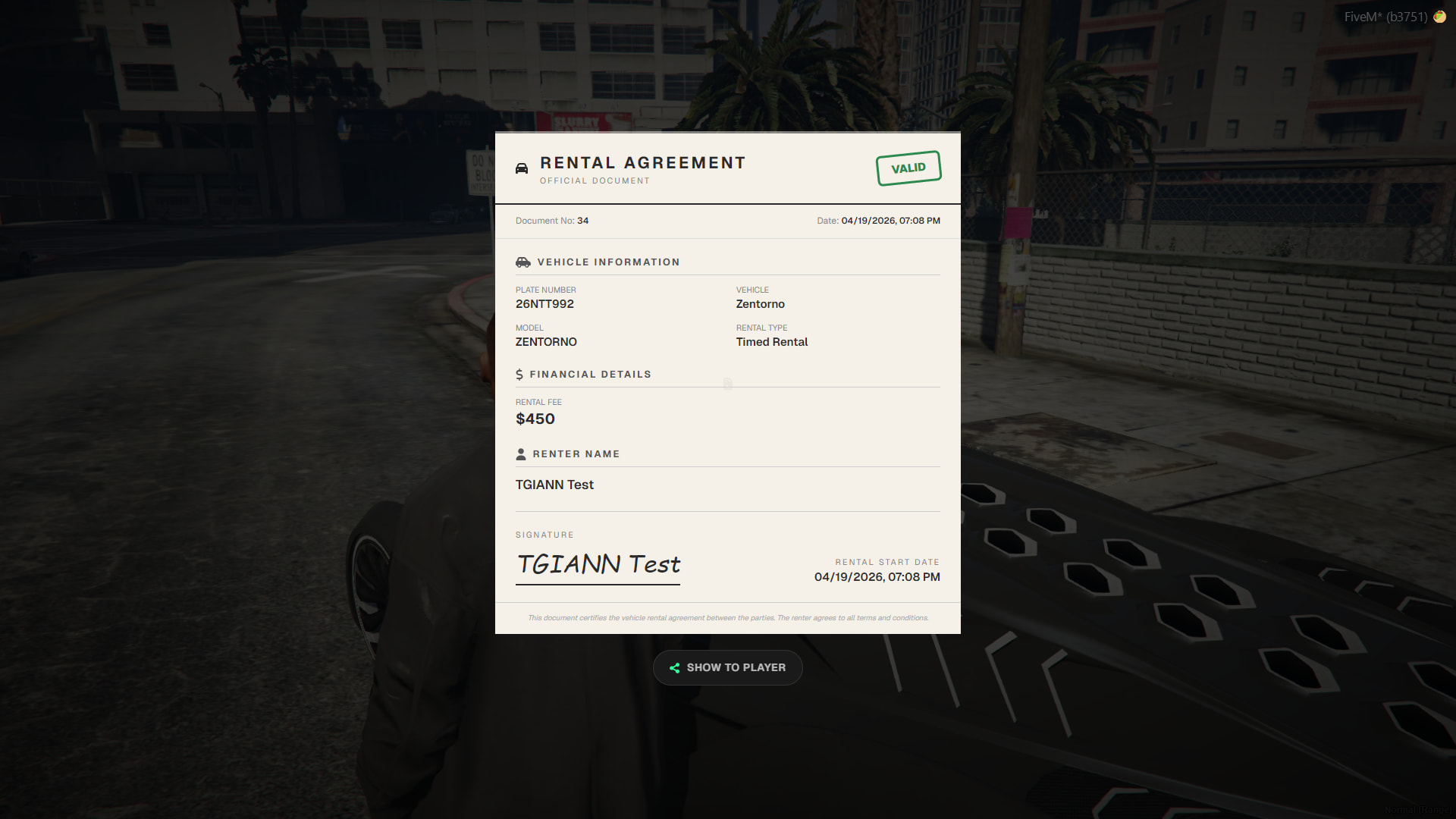Click the person icon next to Renter Name
1456x819 pixels.
(521, 453)
